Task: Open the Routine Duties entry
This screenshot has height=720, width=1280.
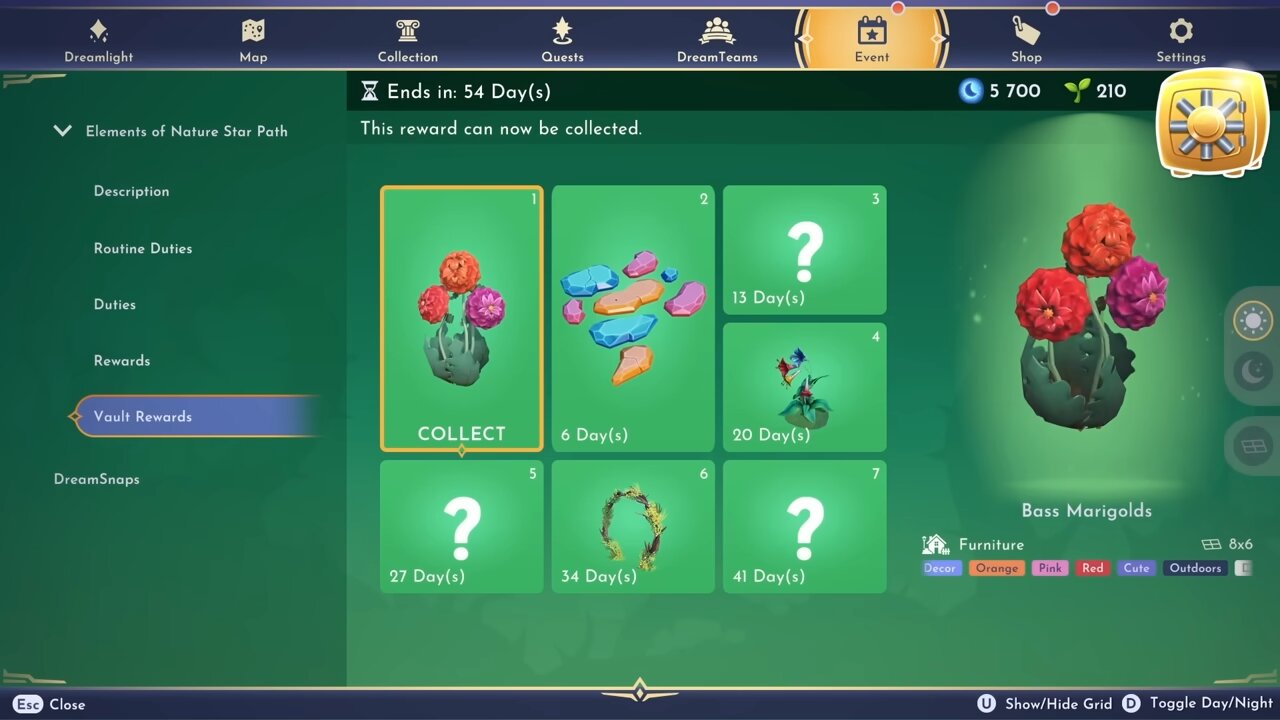Action: (143, 248)
